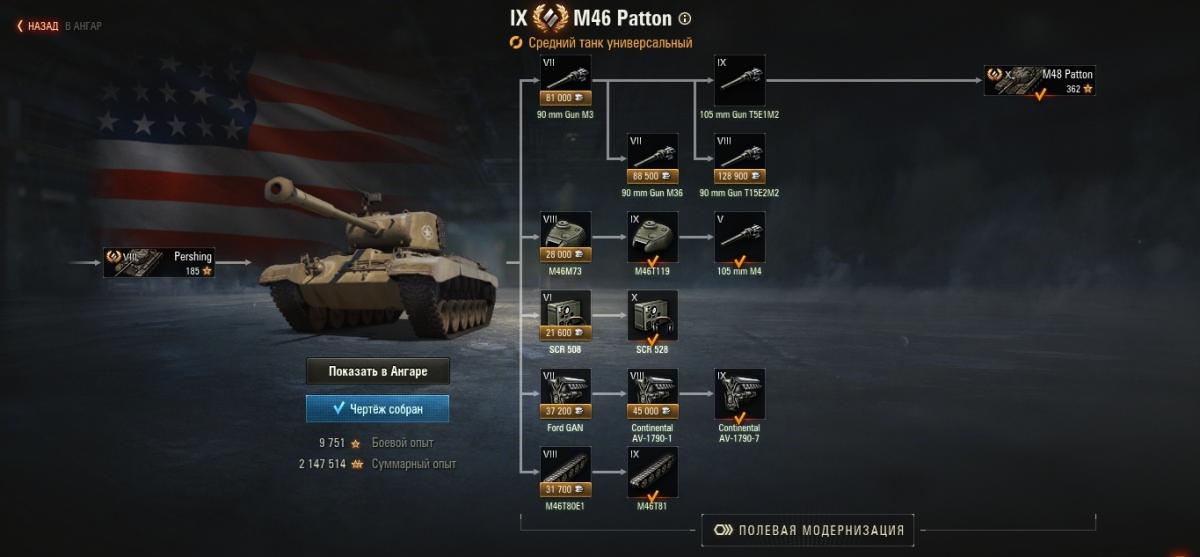Open the Pershing predecessor tank node
Screen dimensions: 1200x557
[x=161, y=263]
